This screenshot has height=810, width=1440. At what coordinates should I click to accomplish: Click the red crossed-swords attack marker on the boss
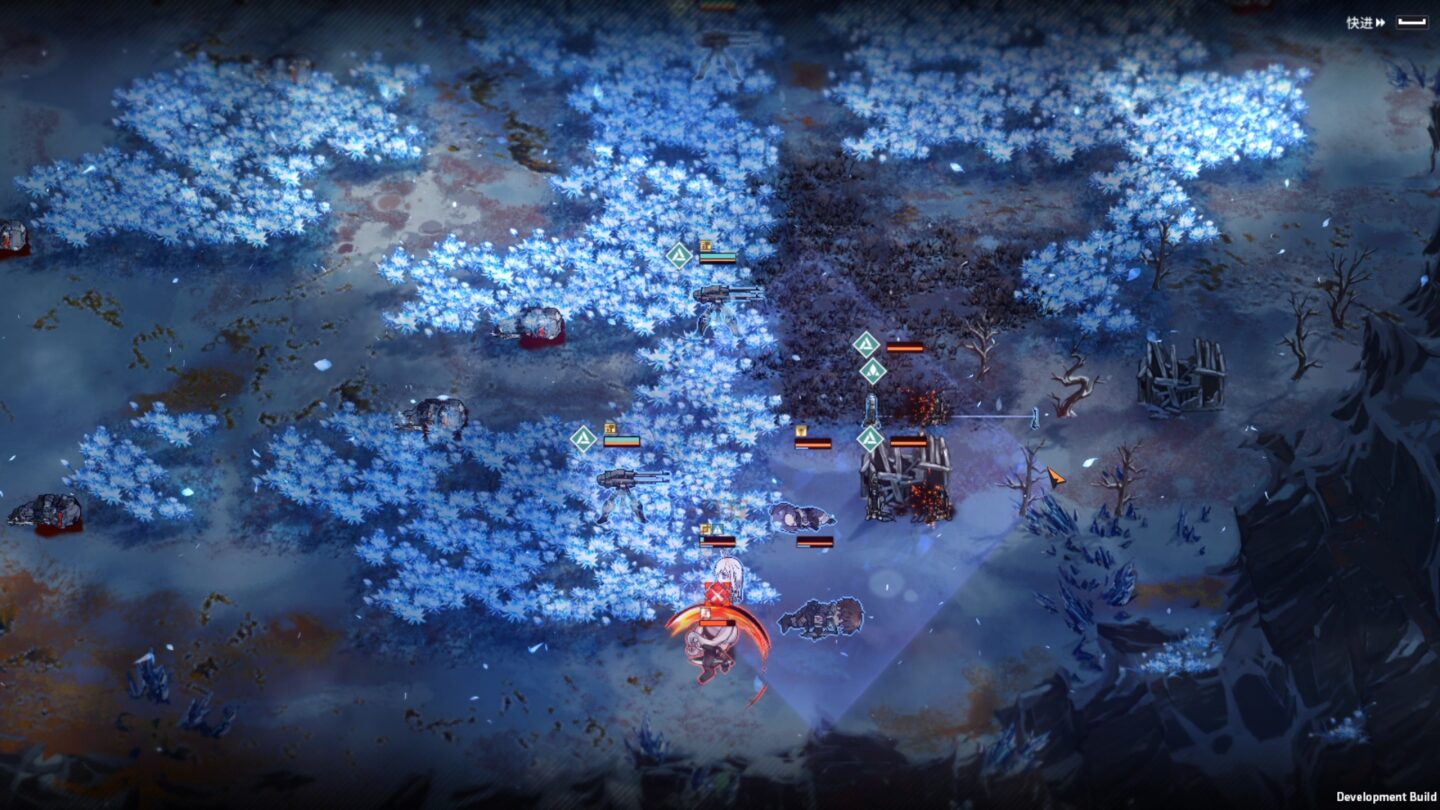717,594
